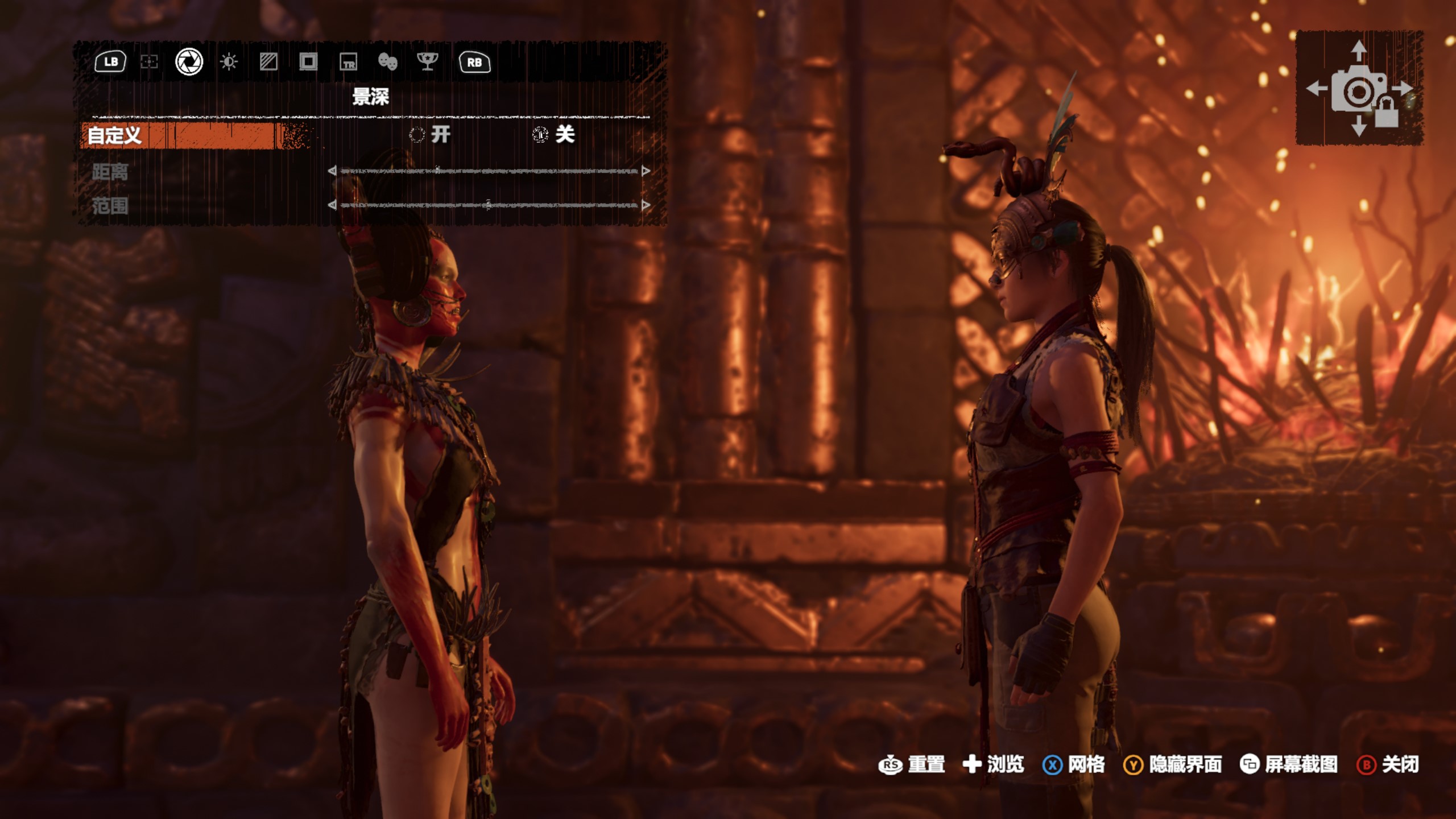The image size is (1456, 819).
Task: Increase 距离 with its right arrow
Action: tap(646, 171)
